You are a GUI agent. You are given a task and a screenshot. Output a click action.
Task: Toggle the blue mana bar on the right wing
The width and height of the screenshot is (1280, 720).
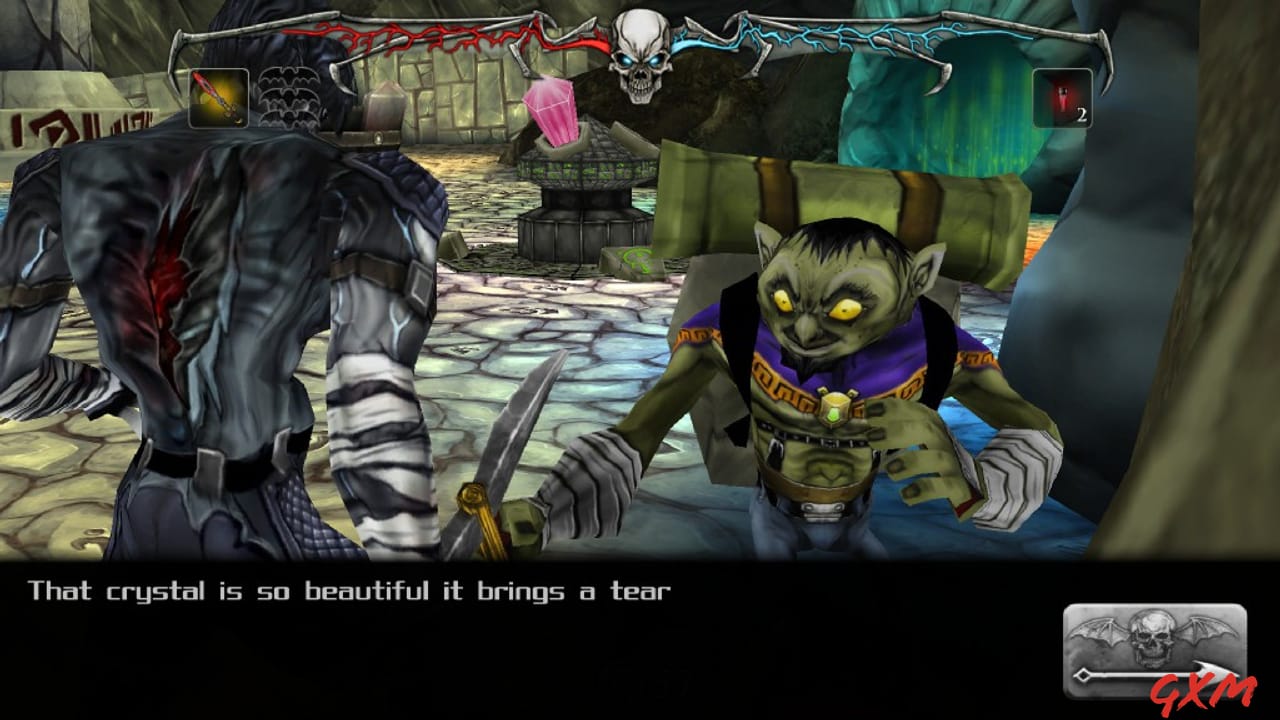click(x=860, y=38)
